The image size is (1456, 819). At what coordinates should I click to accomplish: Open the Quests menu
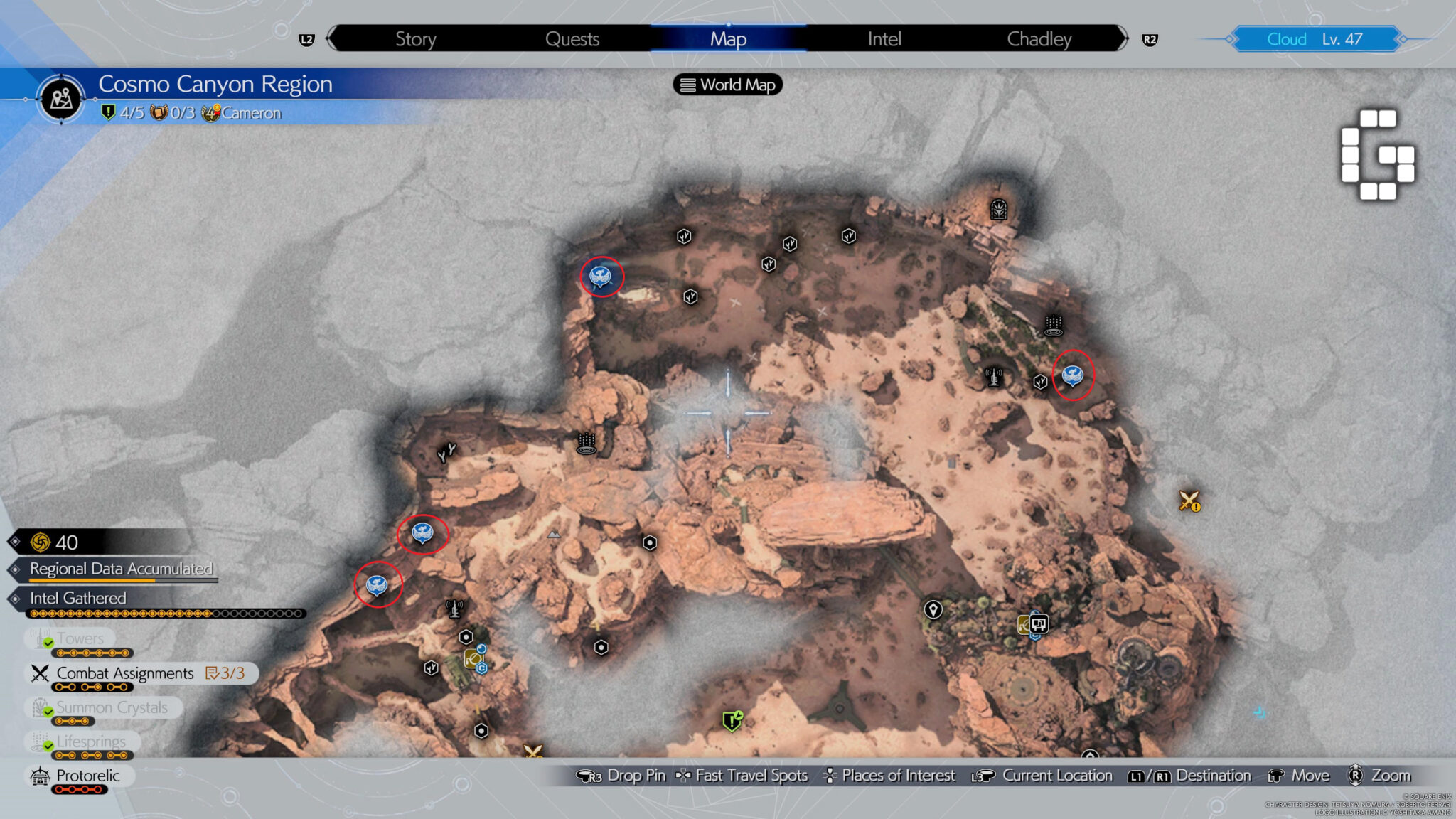[573, 39]
